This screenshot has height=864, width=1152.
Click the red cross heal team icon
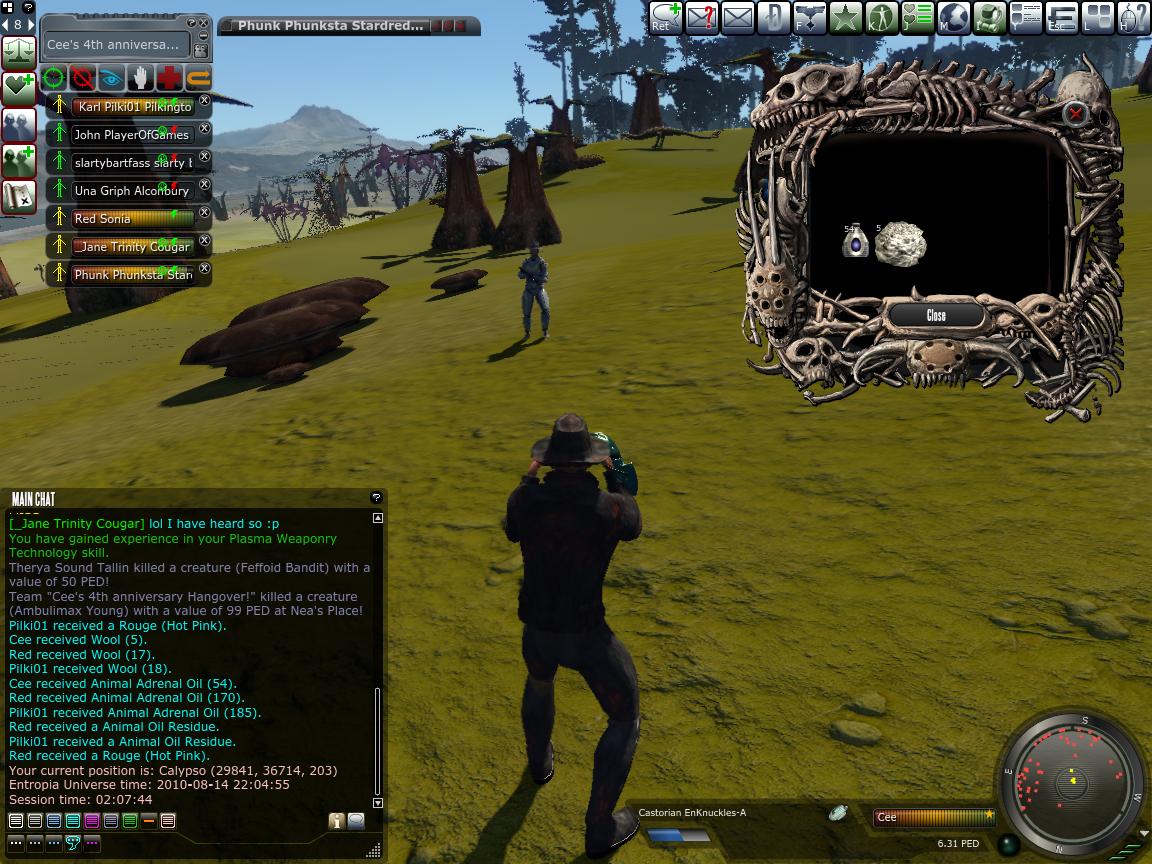170,77
